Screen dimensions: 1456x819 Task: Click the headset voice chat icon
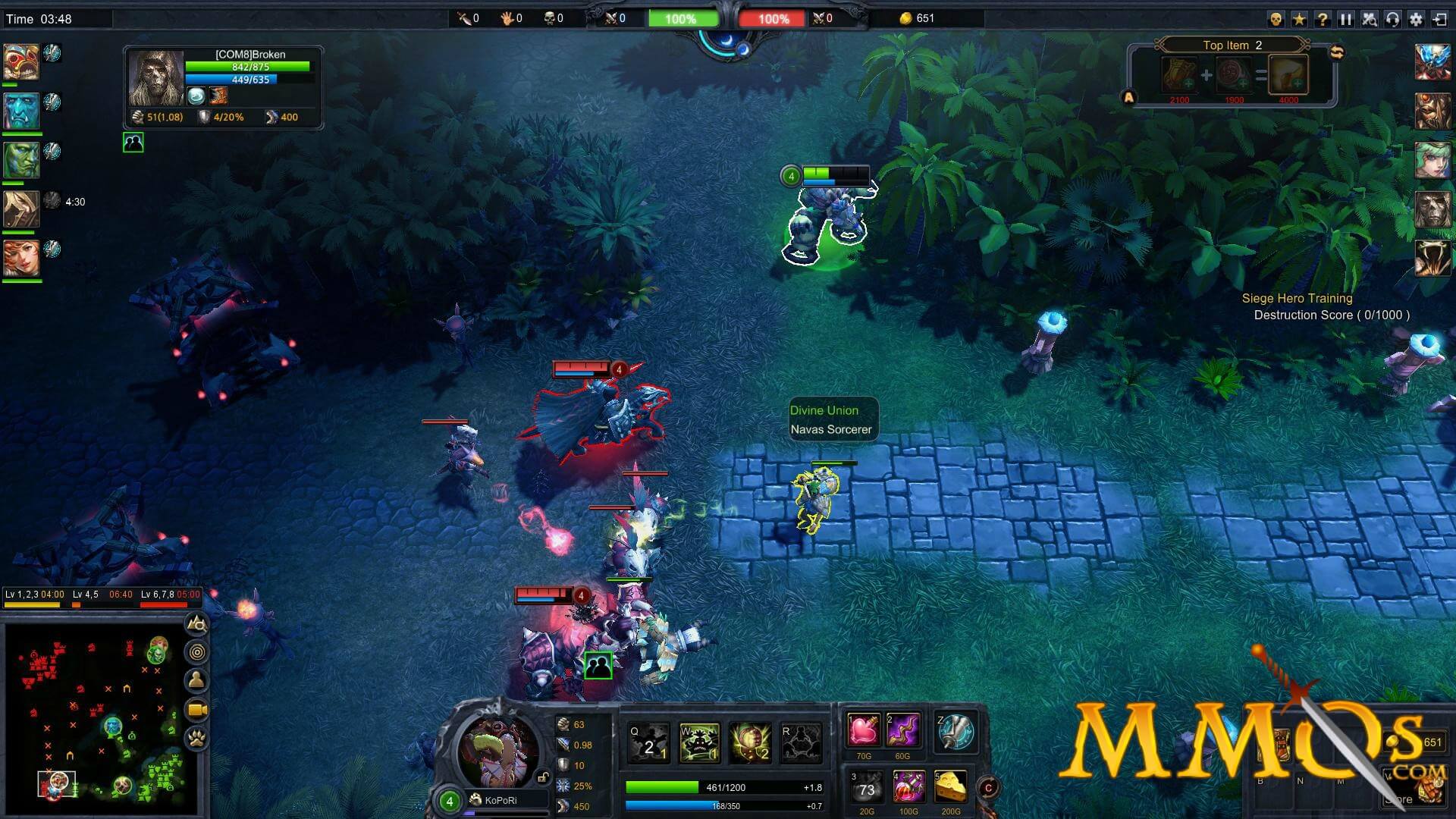coord(1392,18)
